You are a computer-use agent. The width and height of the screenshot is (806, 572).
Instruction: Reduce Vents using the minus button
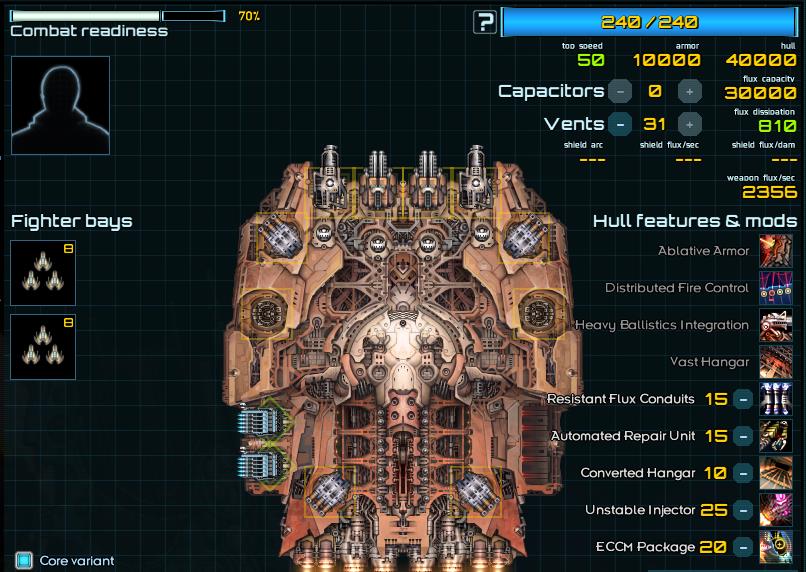point(620,124)
